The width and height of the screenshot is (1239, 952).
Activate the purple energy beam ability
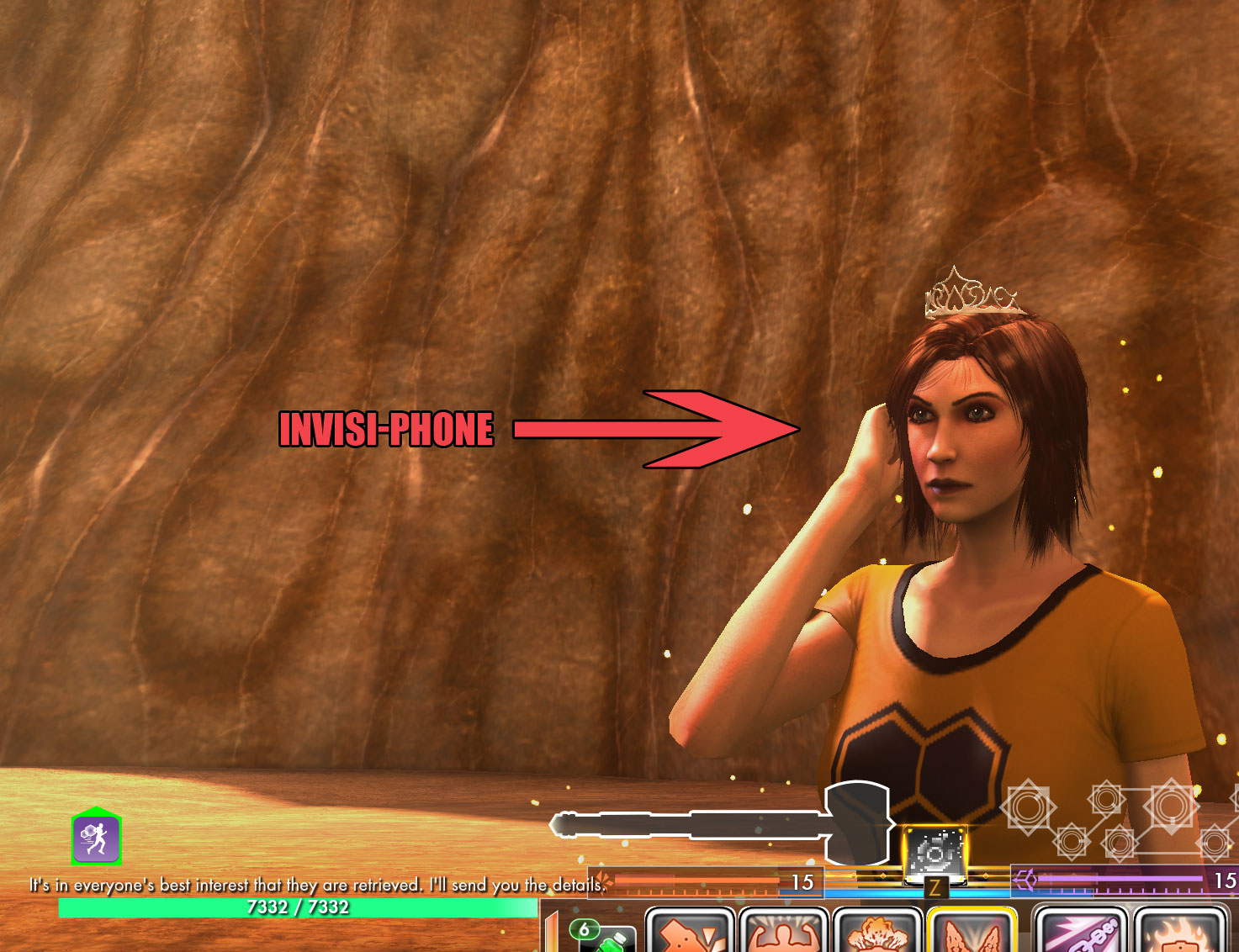[1079, 933]
